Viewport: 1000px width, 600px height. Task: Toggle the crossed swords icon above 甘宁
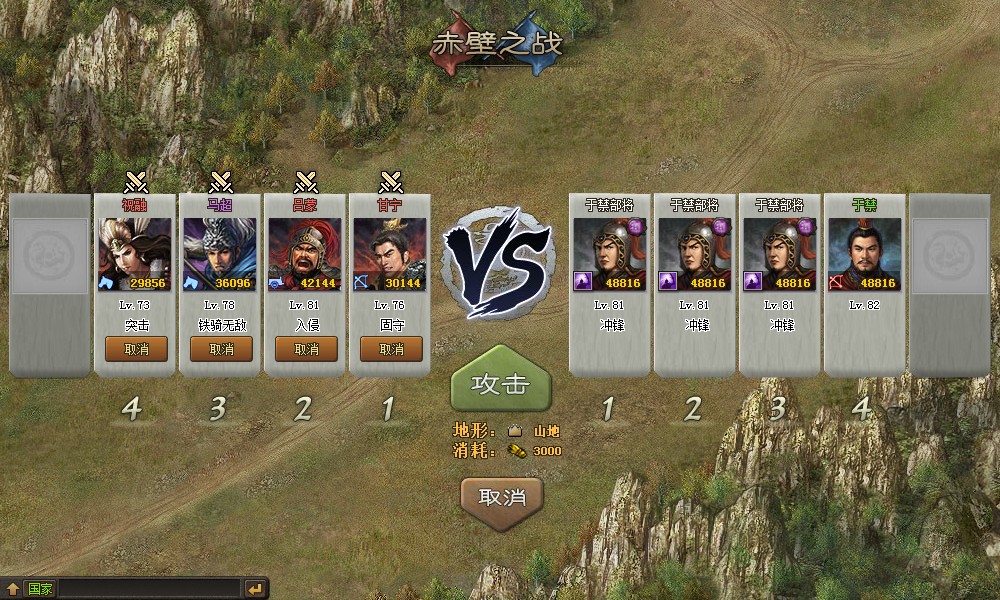pyautogui.click(x=391, y=183)
